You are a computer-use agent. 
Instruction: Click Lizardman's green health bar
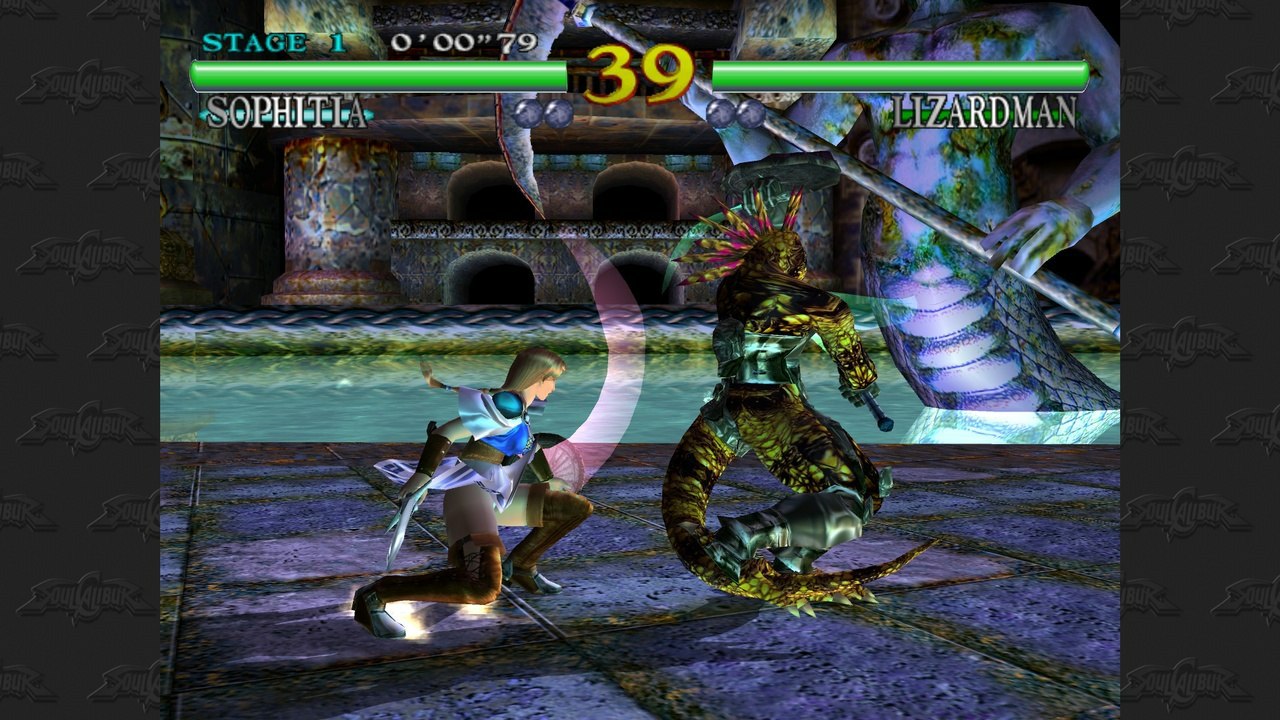pyautogui.click(x=900, y=72)
